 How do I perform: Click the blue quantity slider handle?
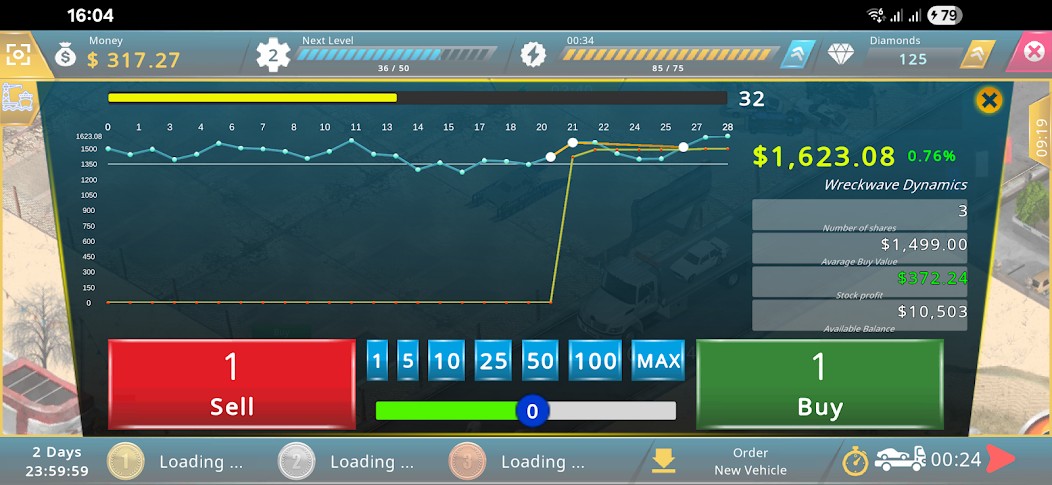[532, 411]
